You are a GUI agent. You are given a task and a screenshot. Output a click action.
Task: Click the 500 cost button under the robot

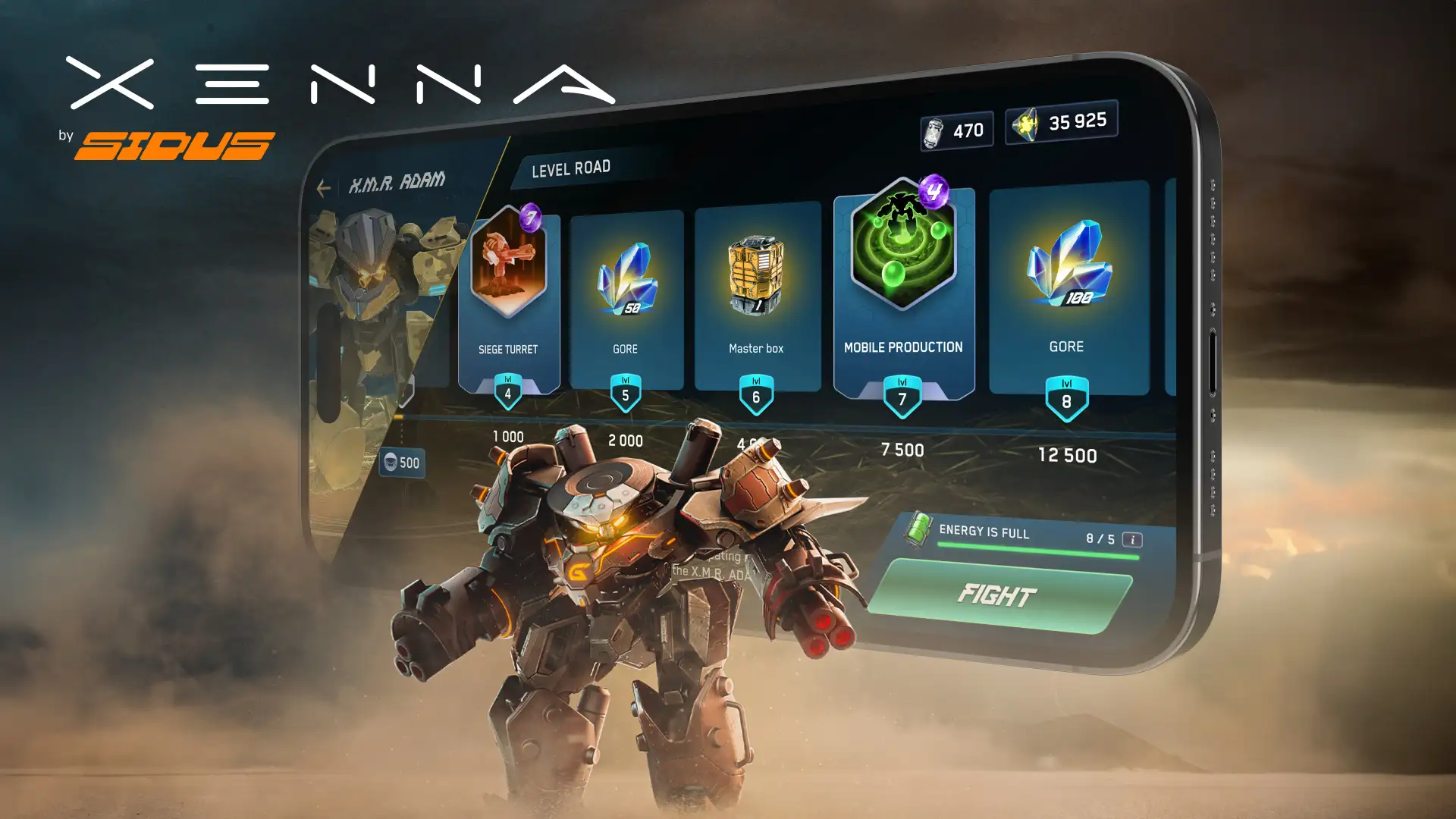click(402, 463)
